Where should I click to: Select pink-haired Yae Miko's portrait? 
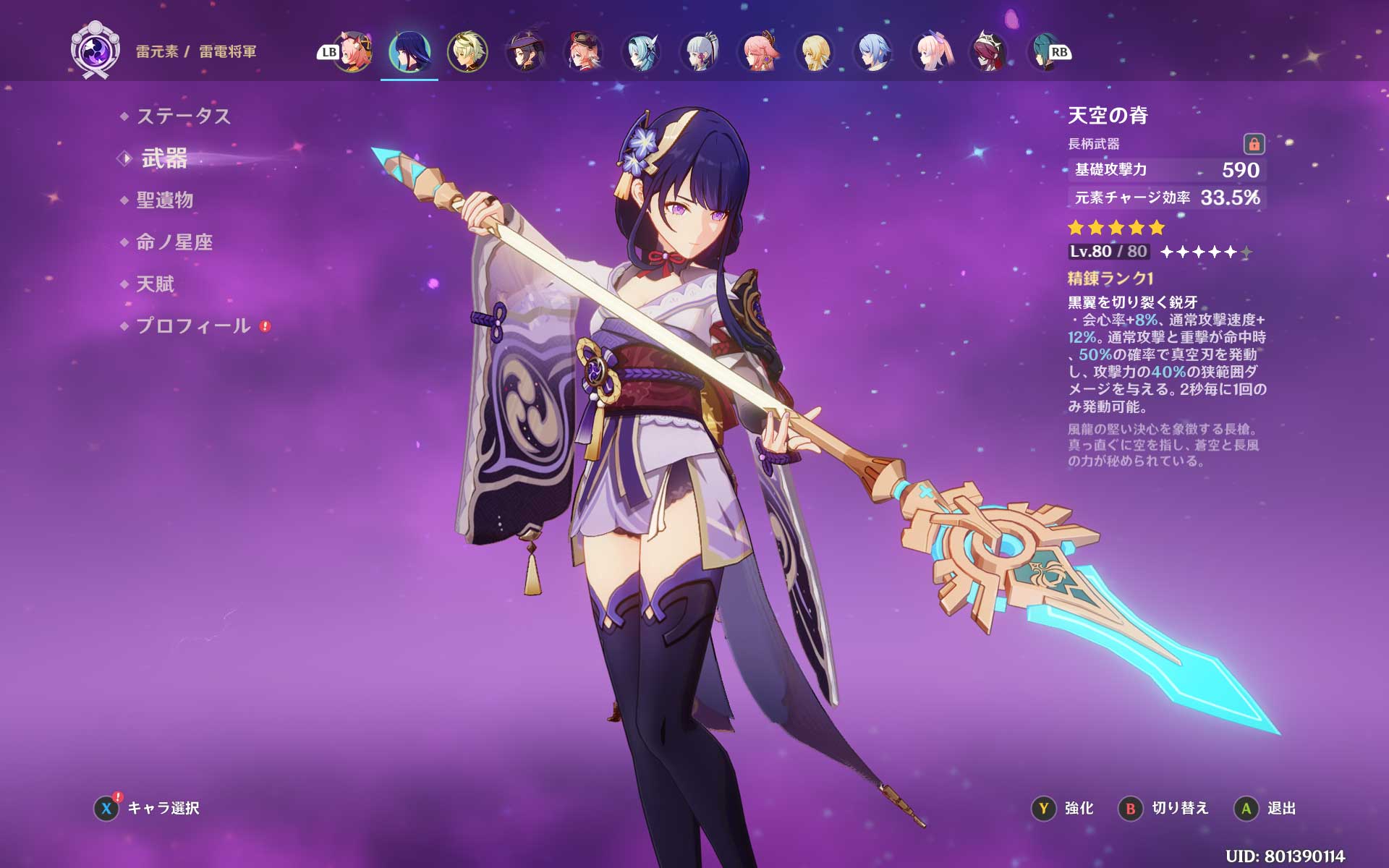tap(757, 51)
